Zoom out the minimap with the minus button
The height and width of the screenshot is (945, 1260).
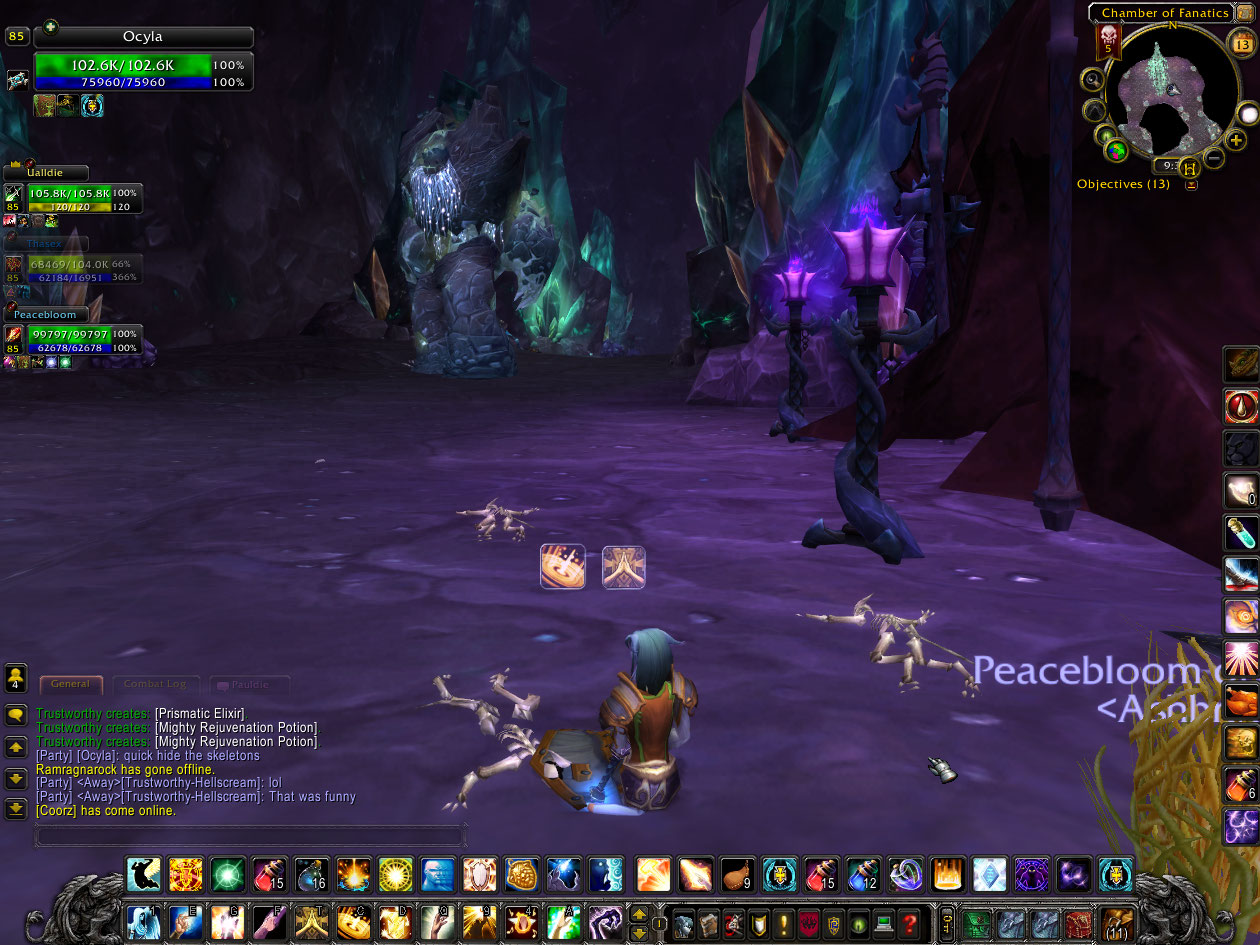1214,158
